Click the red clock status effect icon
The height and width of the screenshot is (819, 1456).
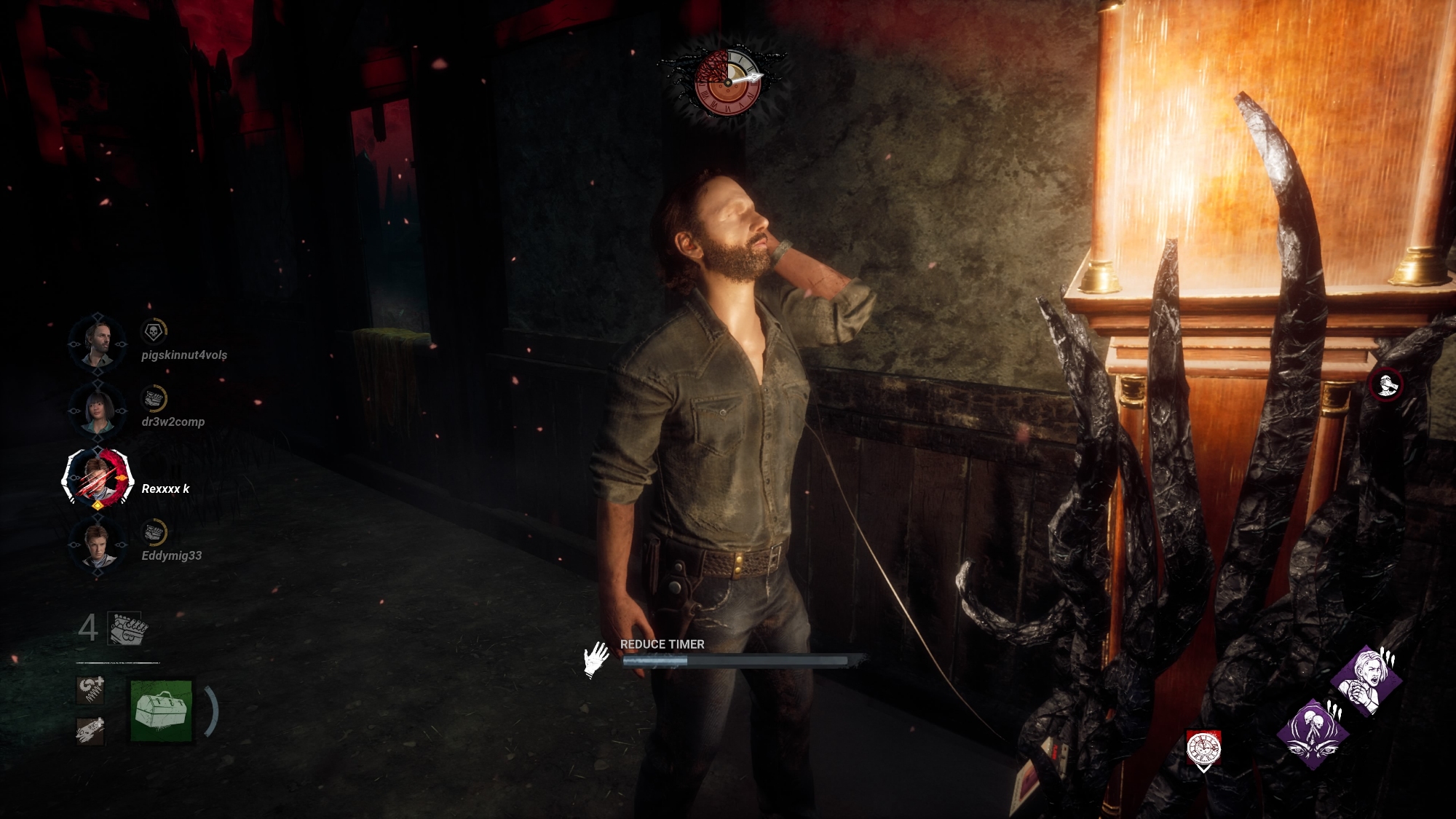(x=1203, y=749)
